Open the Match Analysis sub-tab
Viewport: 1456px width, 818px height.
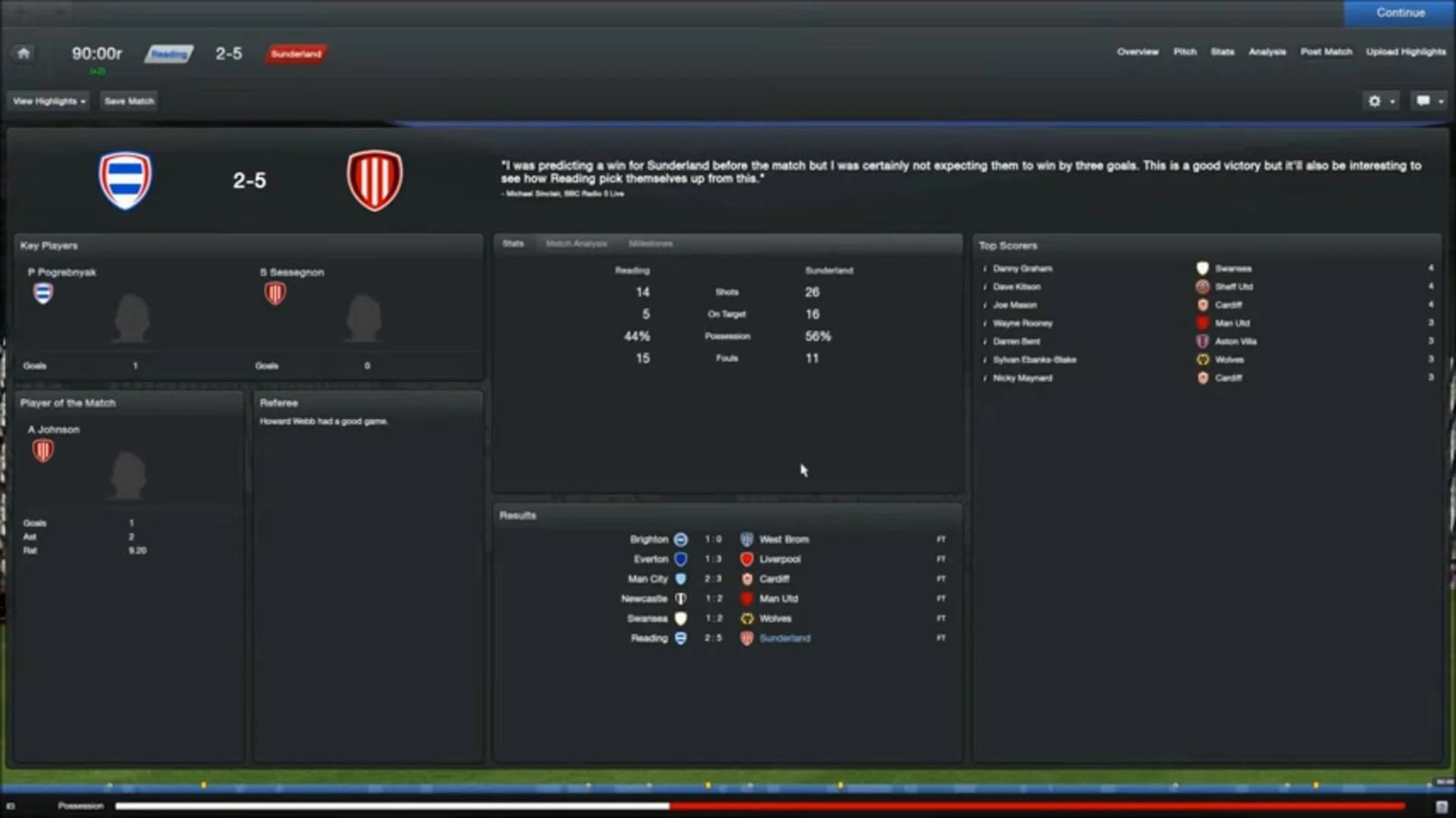pyautogui.click(x=576, y=243)
